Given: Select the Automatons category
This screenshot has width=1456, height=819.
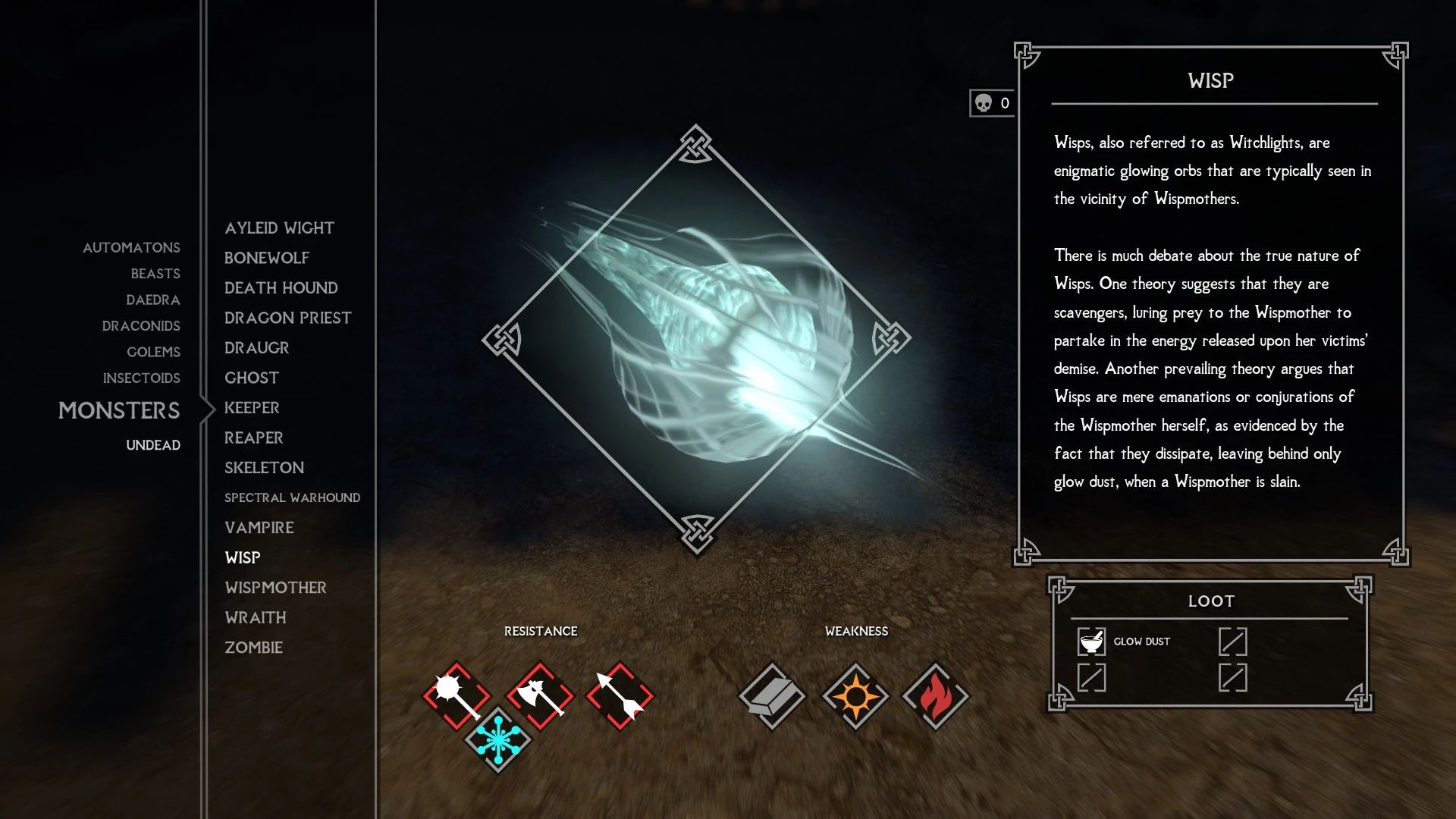Looking at the screenshot, I should coord(131,247).
